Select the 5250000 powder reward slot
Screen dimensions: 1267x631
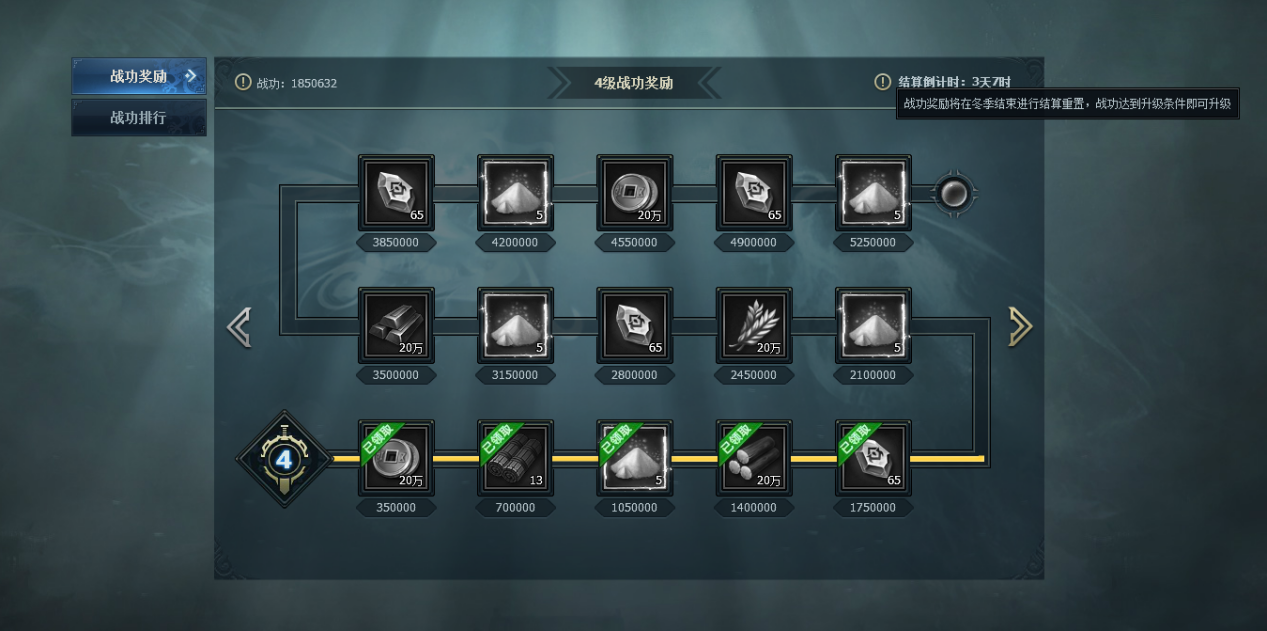[x=873, y=193]
